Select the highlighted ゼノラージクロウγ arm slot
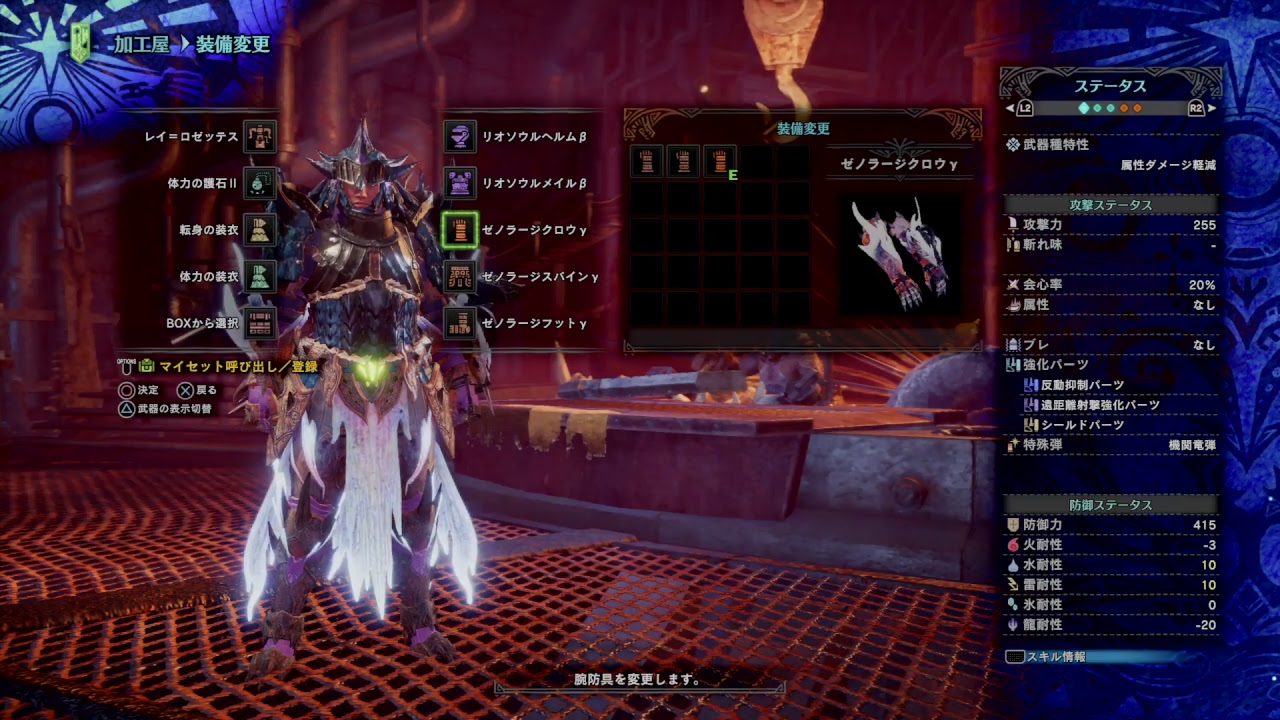1280x720 pixels. click(x=460, y=230)
